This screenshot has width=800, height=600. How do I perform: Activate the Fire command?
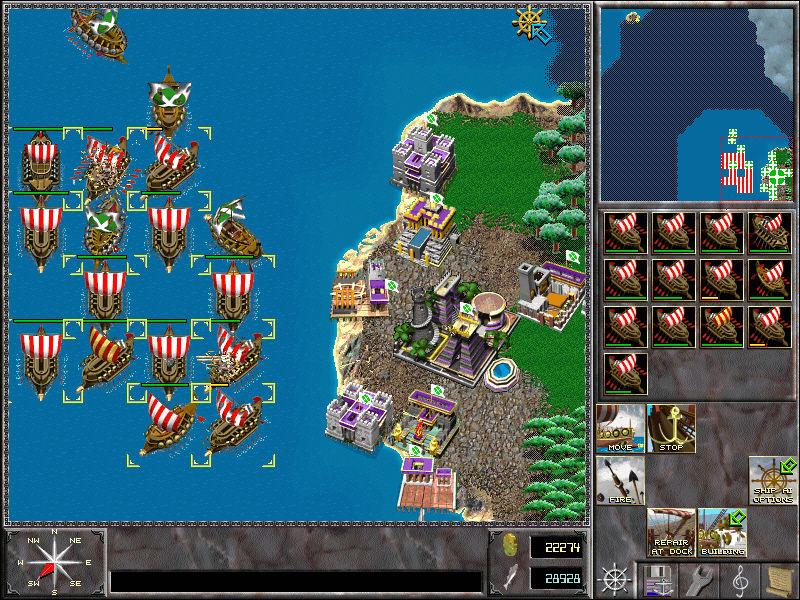point(621,481)
